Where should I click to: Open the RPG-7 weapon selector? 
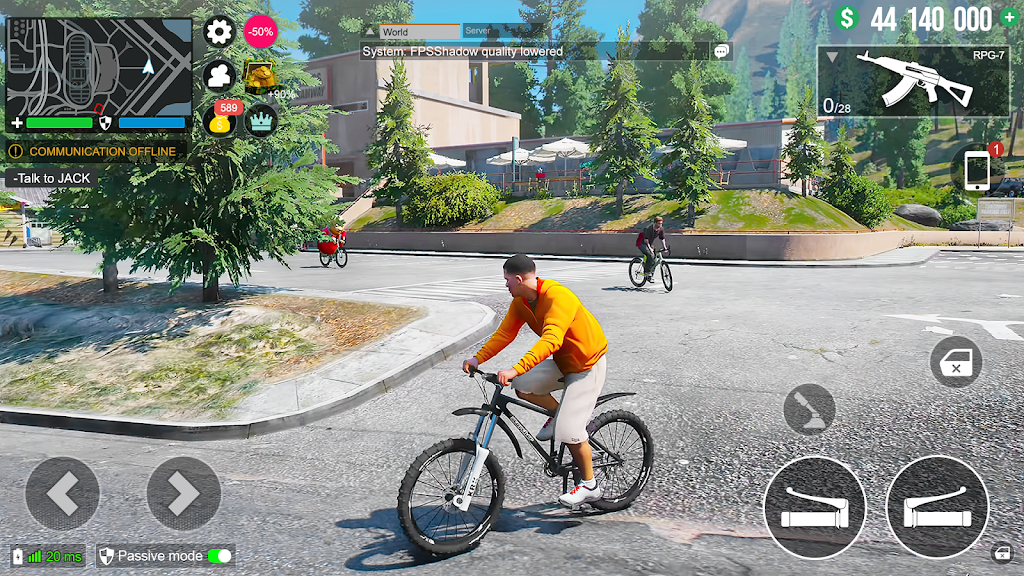[x=912, y=81]
